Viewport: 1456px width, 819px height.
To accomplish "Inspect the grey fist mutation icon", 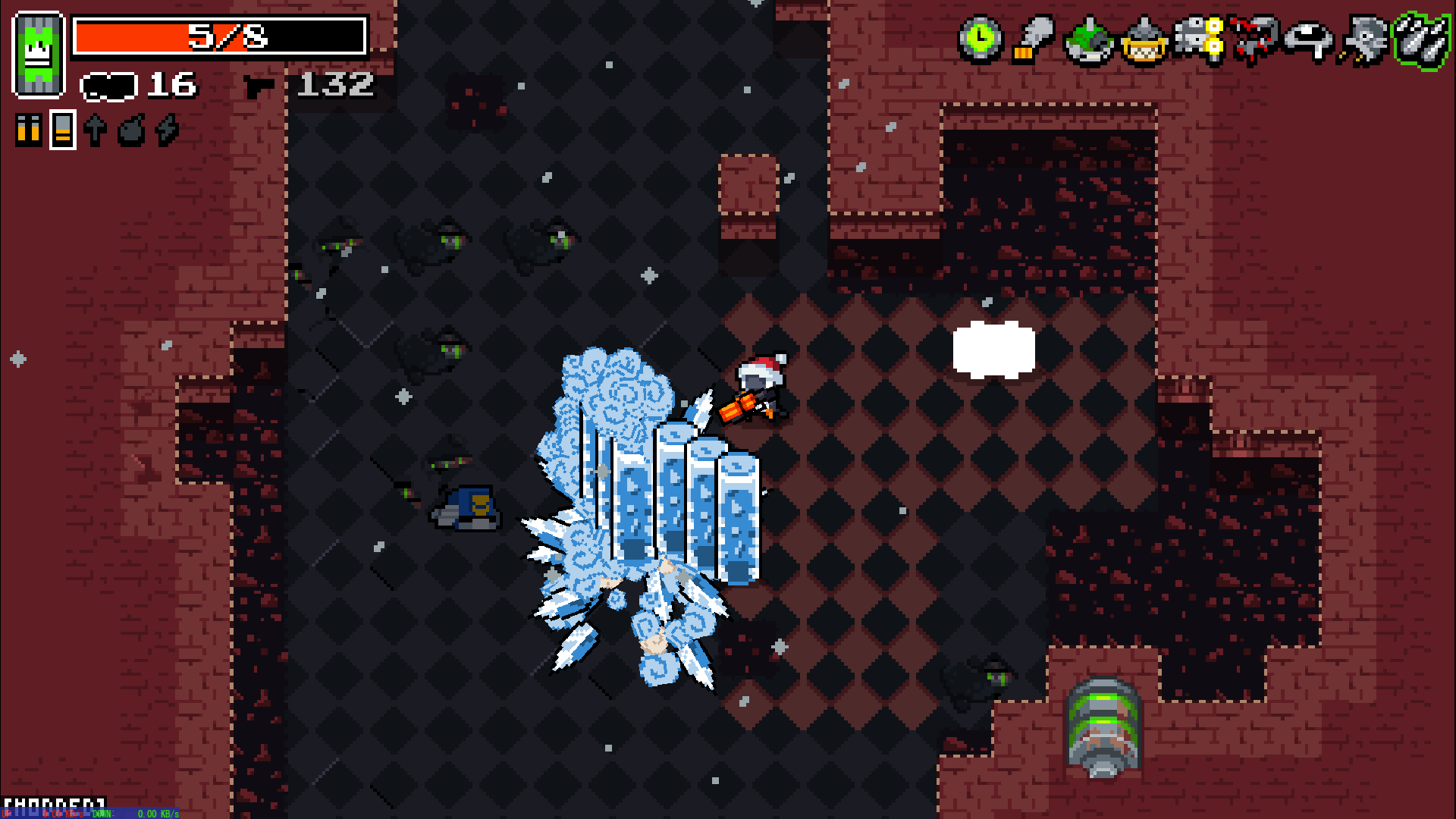I will 1034,38.
